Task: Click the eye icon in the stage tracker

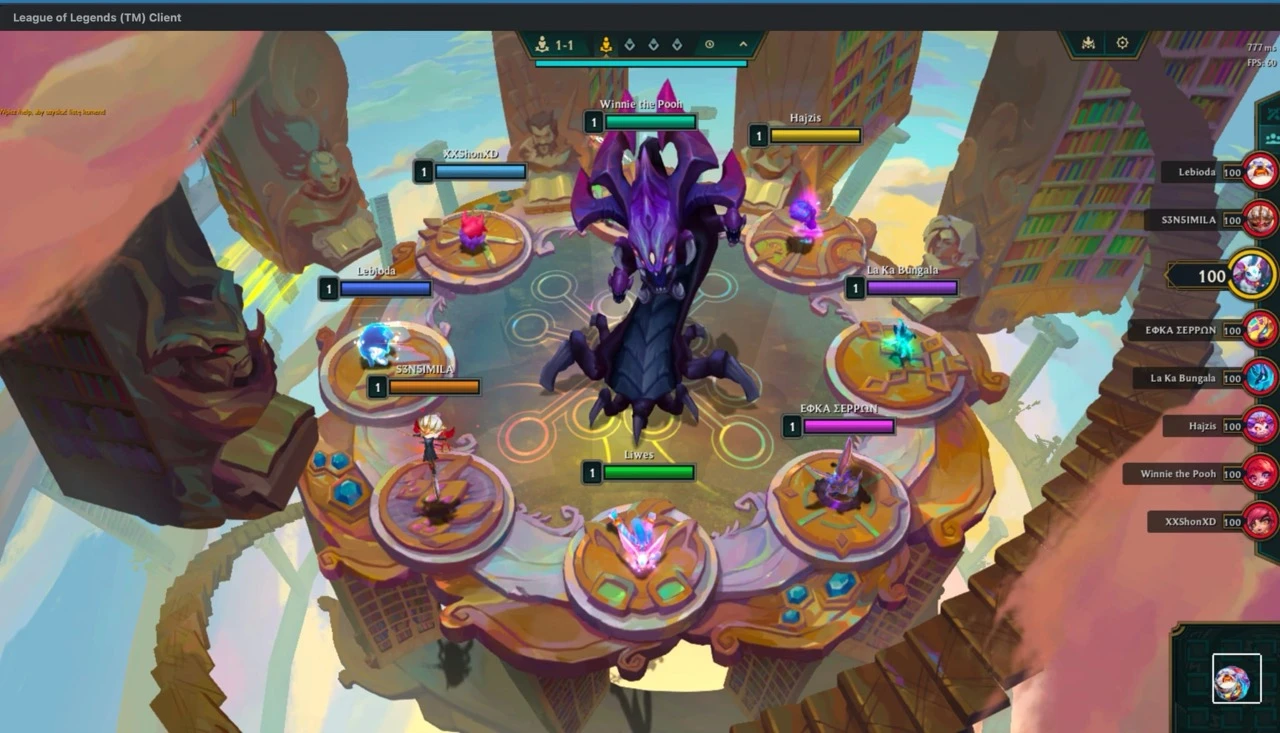Action: (x=710, y=45)
